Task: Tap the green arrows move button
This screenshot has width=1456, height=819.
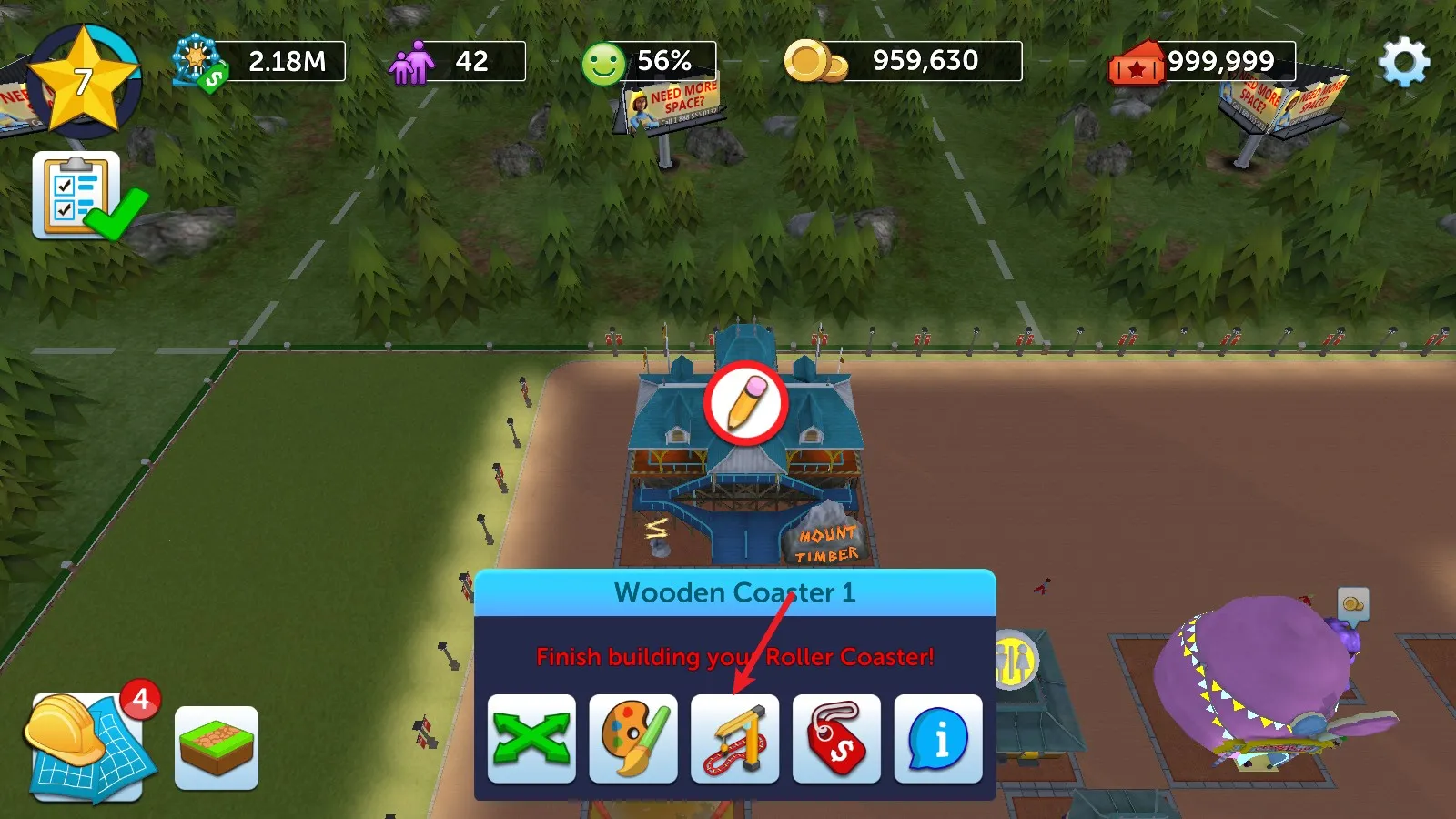Action: pos(531,739)
